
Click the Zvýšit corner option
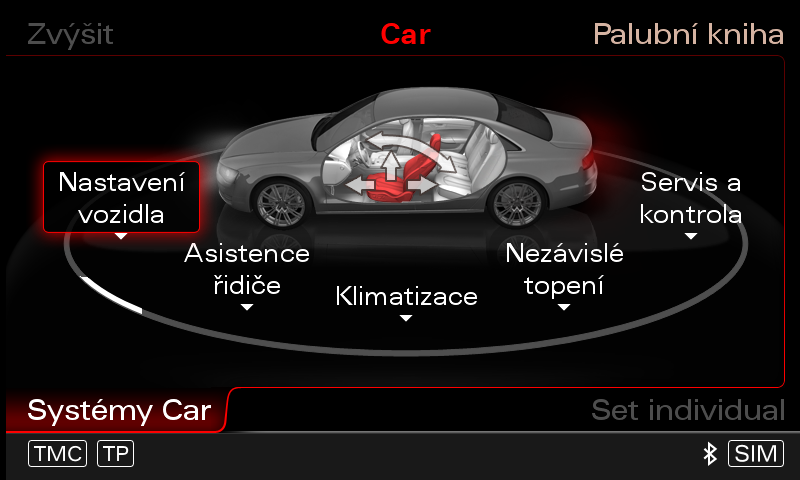click(70, 34)
